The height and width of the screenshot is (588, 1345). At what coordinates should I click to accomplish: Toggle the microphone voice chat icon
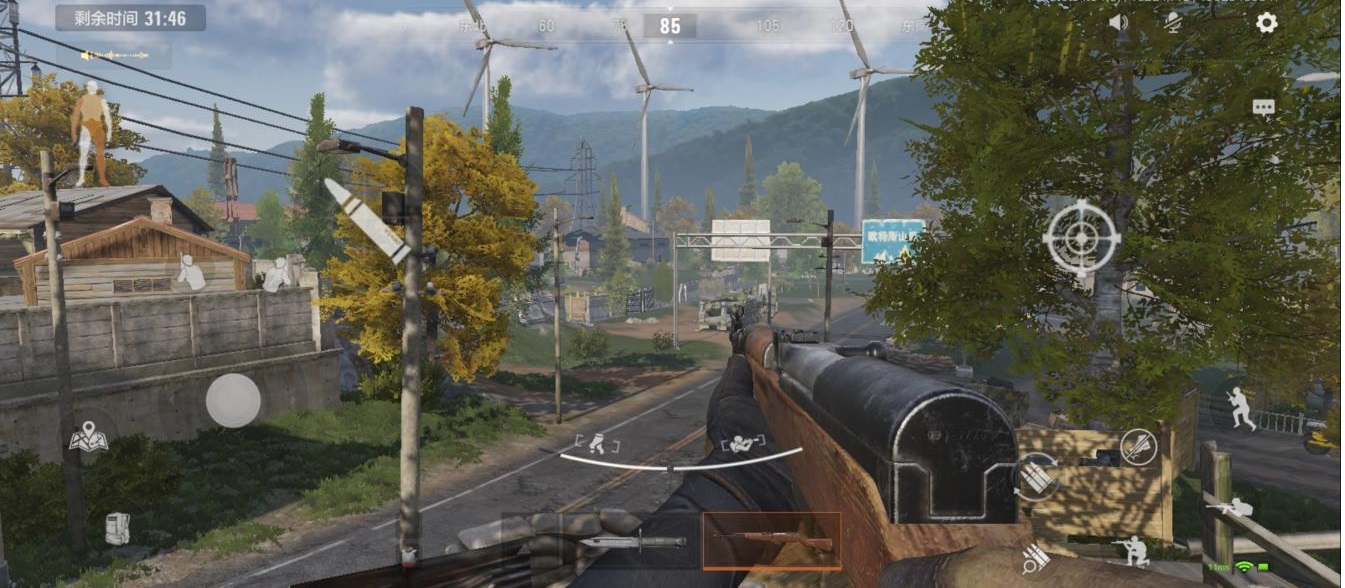[x=1173, y=22]
